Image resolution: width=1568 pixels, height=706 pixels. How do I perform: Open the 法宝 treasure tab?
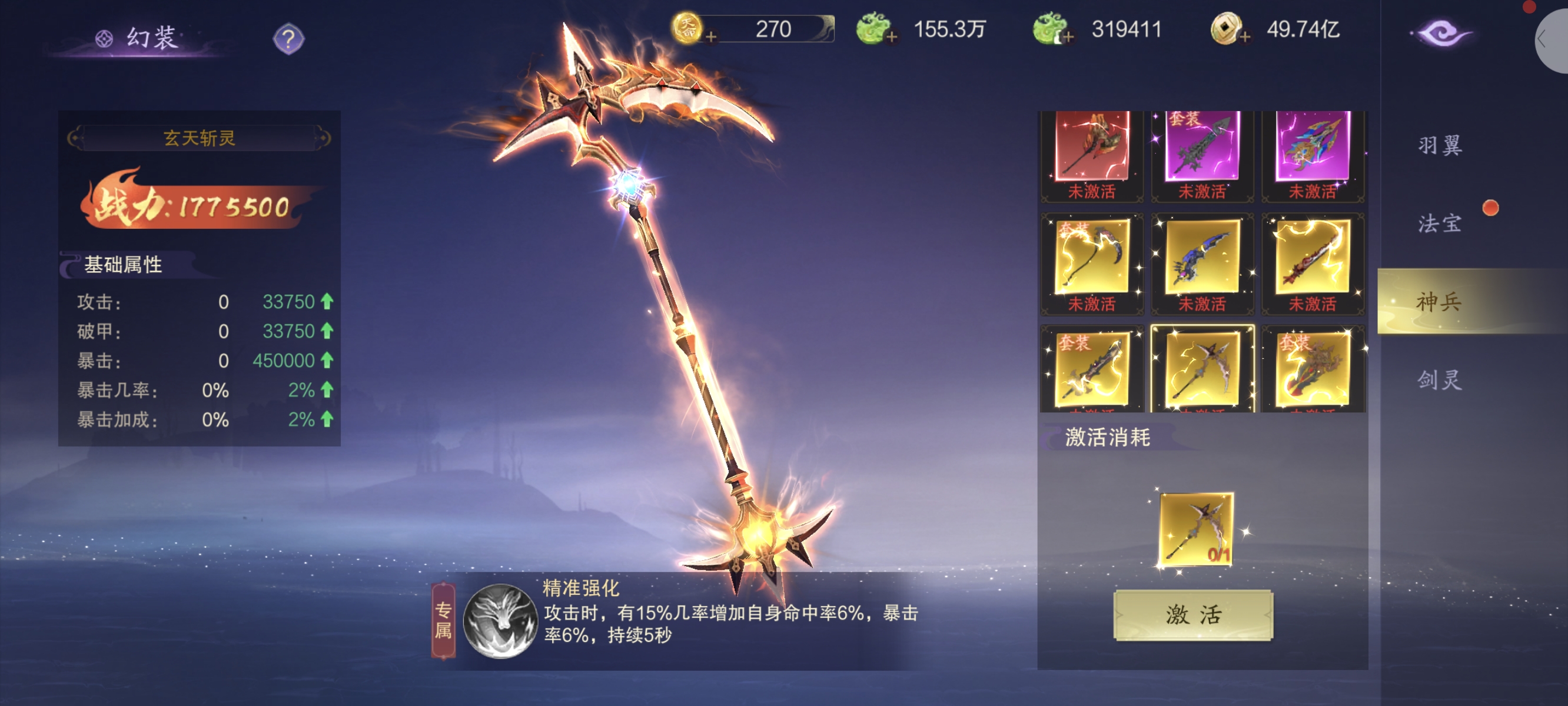point(1439,224)
